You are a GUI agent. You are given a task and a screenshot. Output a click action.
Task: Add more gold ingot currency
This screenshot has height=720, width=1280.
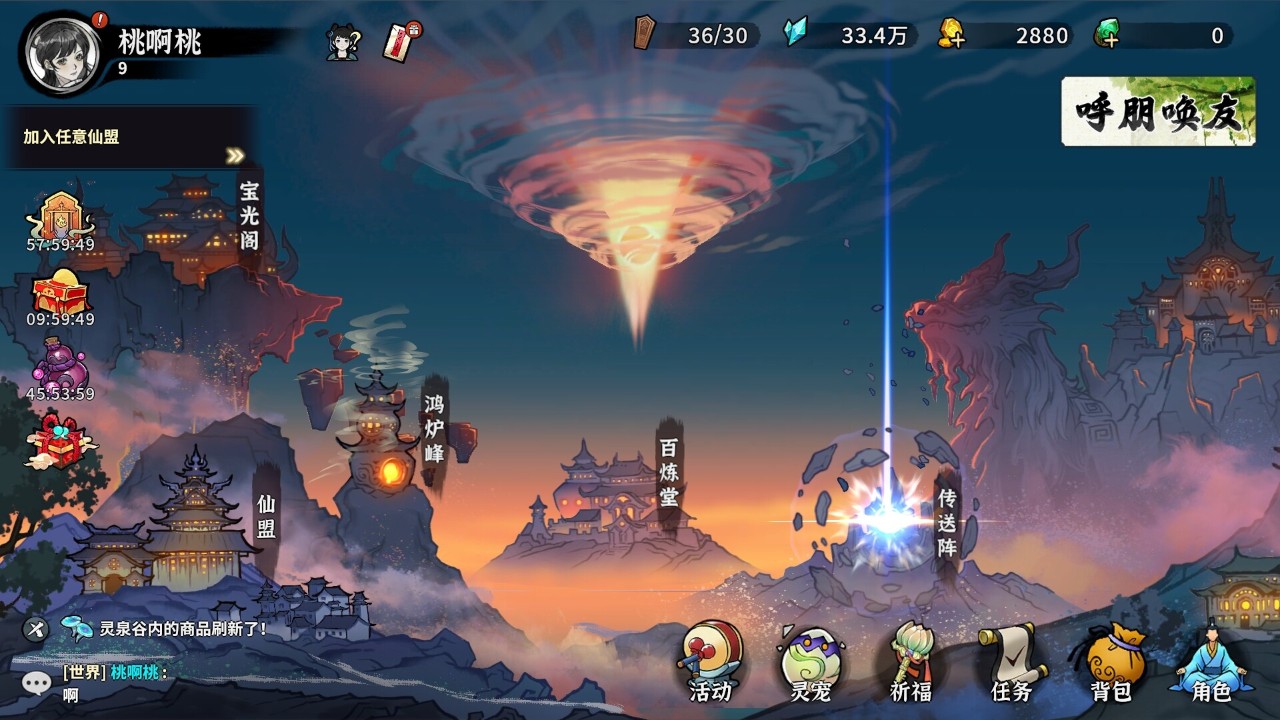(x=951, y=36)
